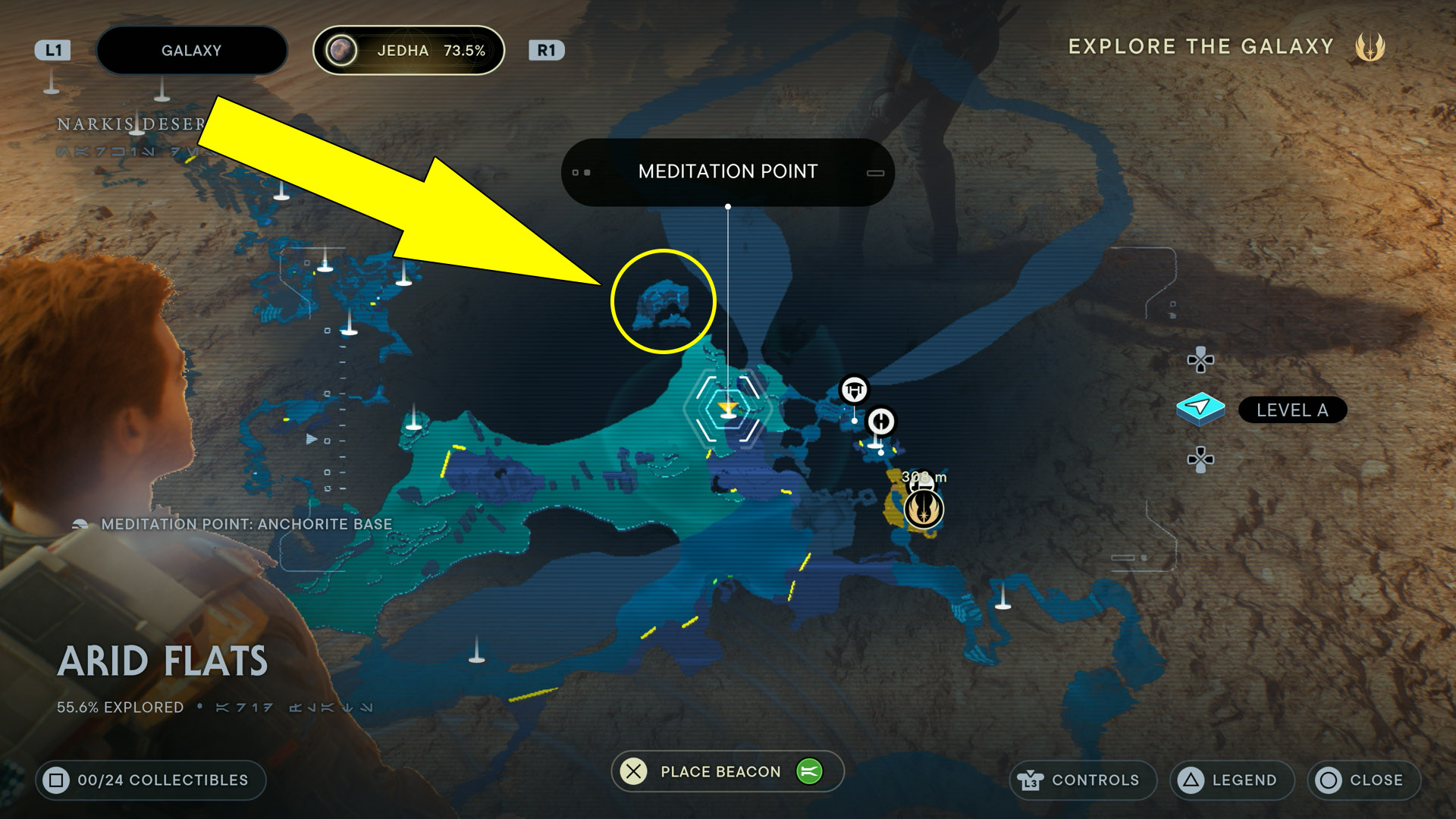Click the Meditation Point Anchorite Base icon
This screenshot has width=1456, height=819.
[78, 523]
